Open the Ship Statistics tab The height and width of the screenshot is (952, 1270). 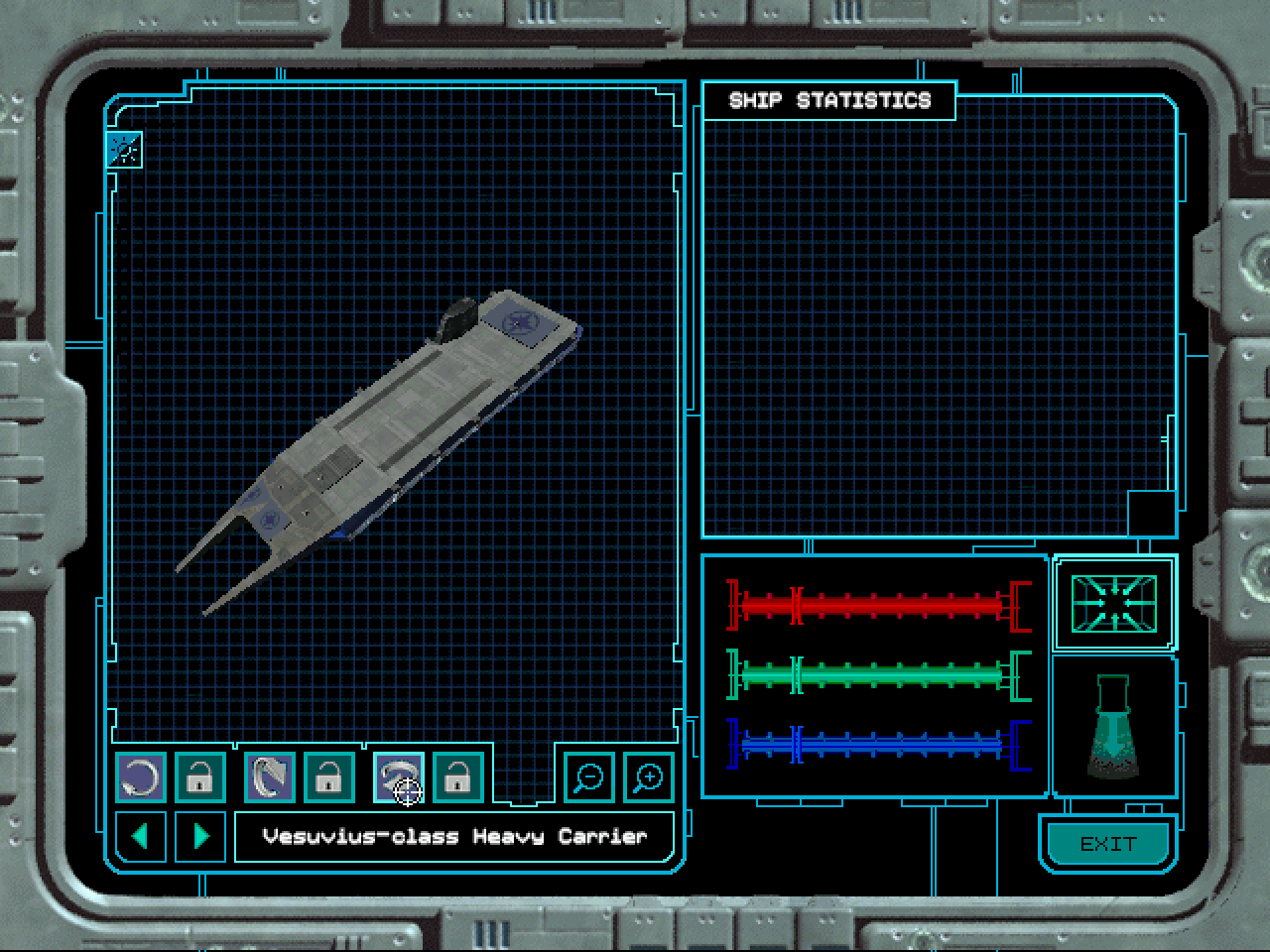coord(829,101)
